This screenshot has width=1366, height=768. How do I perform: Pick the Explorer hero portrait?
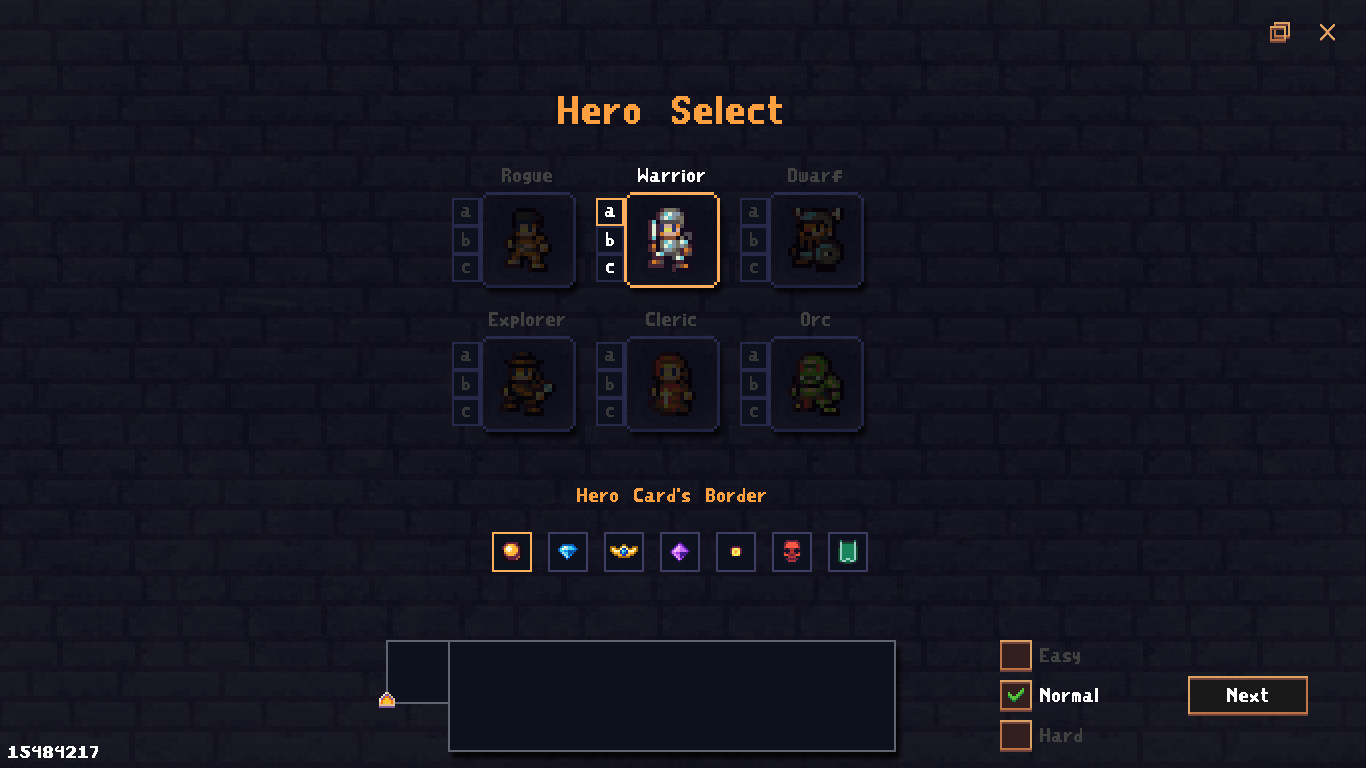click(528, 384)
